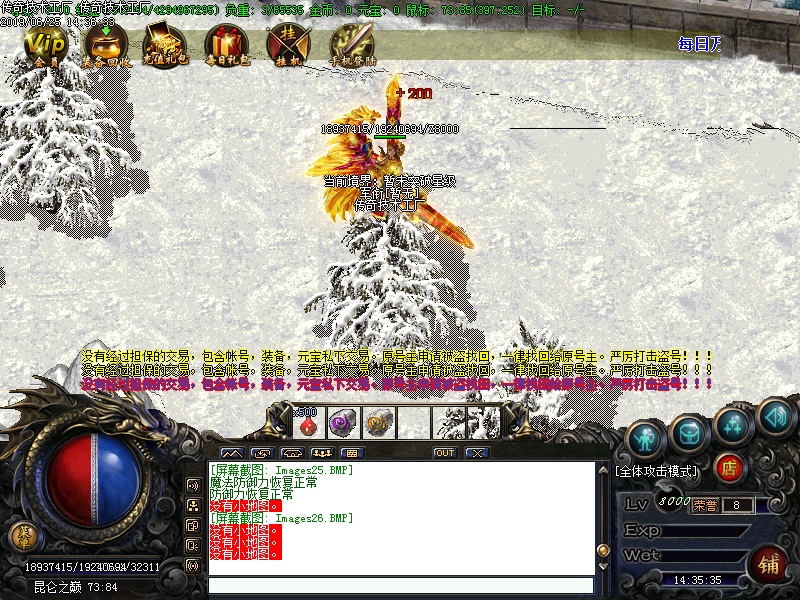Claim the daily gift pack icon

tap(226, 45)
